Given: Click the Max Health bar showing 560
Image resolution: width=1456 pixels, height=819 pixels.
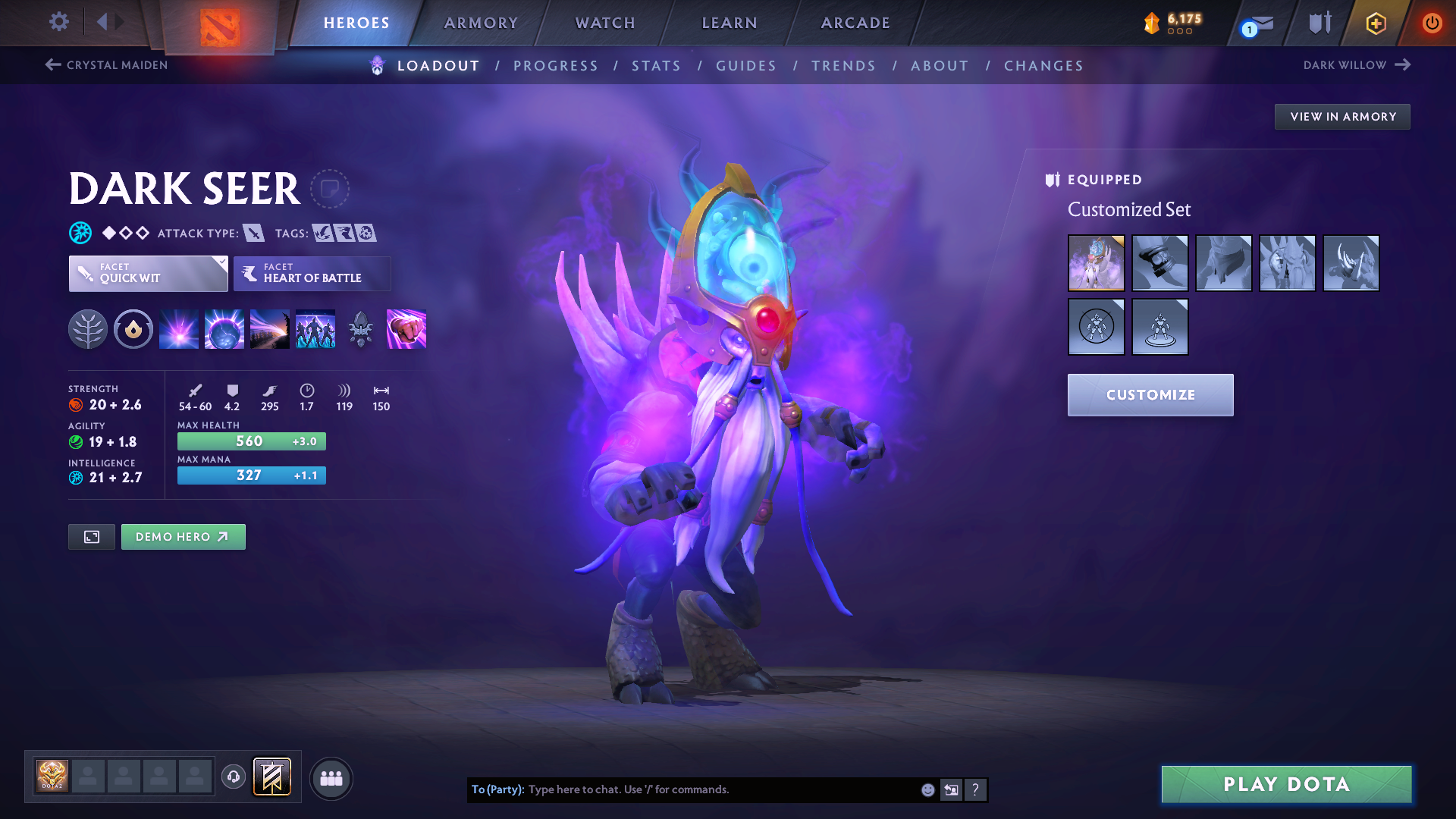Looking at the screenshot, I should click(251, 441).
